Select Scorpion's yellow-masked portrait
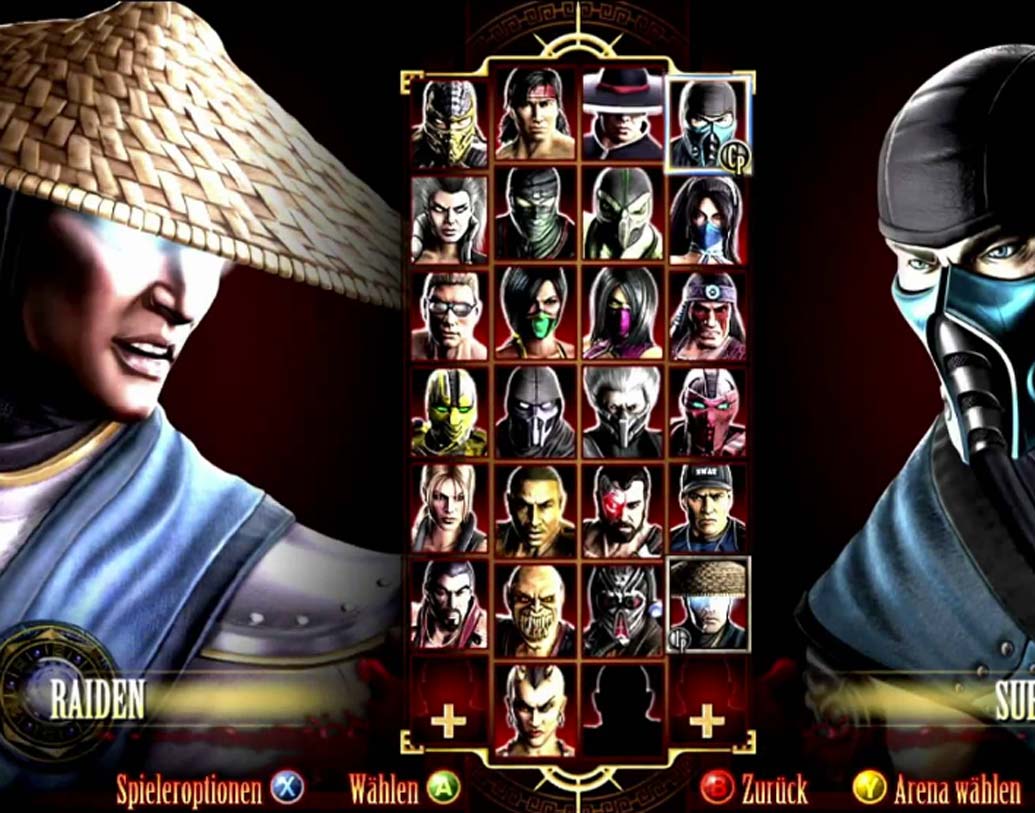This screenshot has width=1035, height=813. (x=449, y=123)
